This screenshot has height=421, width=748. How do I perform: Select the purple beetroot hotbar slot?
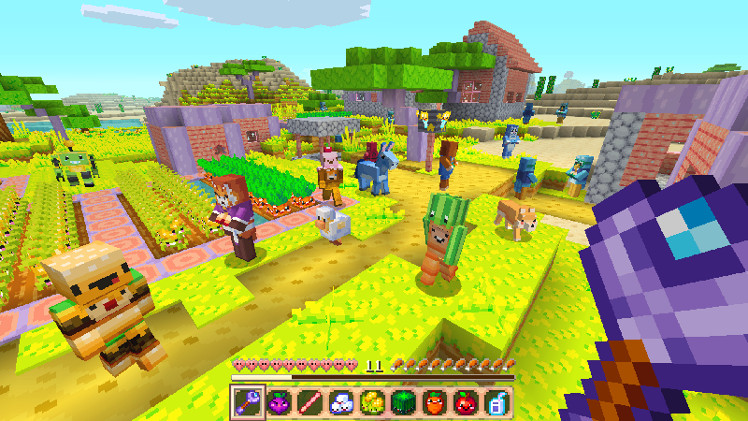[x=279, y=401]
